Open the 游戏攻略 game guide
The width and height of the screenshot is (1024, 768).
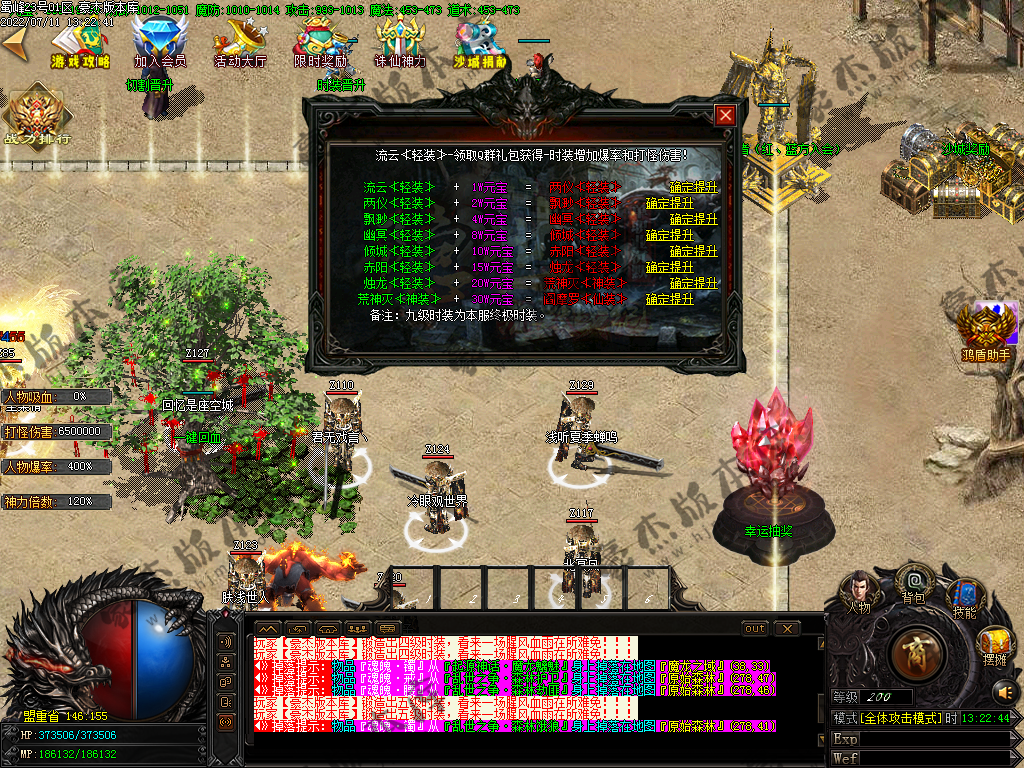[81, 43]
